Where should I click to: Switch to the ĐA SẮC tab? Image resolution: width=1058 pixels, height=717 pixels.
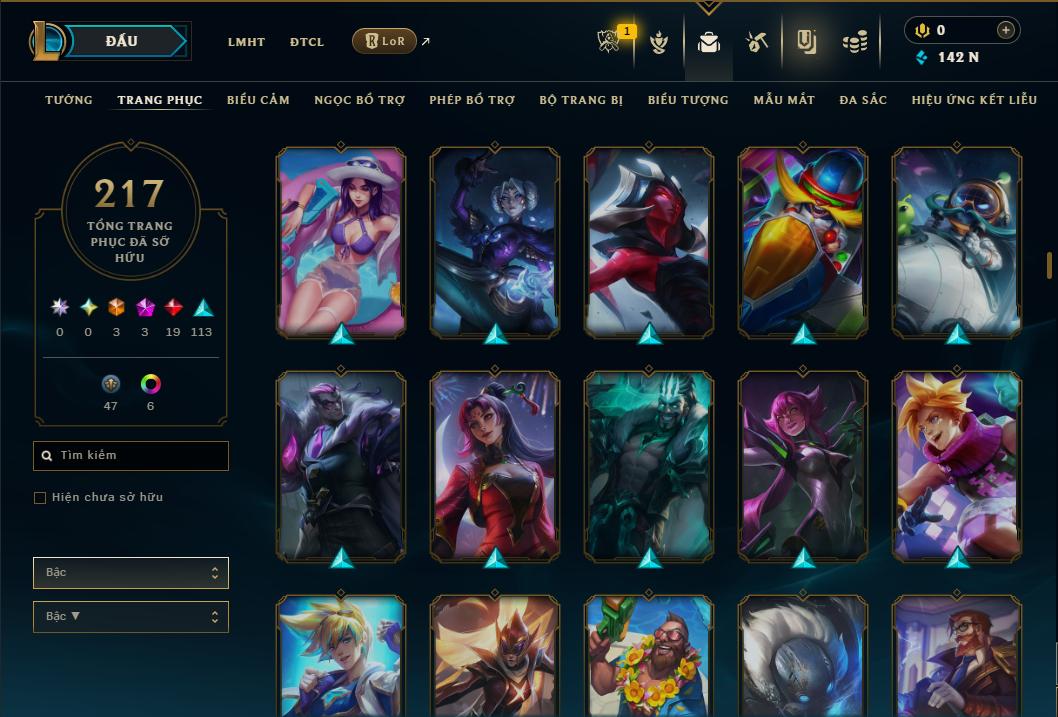tap(863, 100)
